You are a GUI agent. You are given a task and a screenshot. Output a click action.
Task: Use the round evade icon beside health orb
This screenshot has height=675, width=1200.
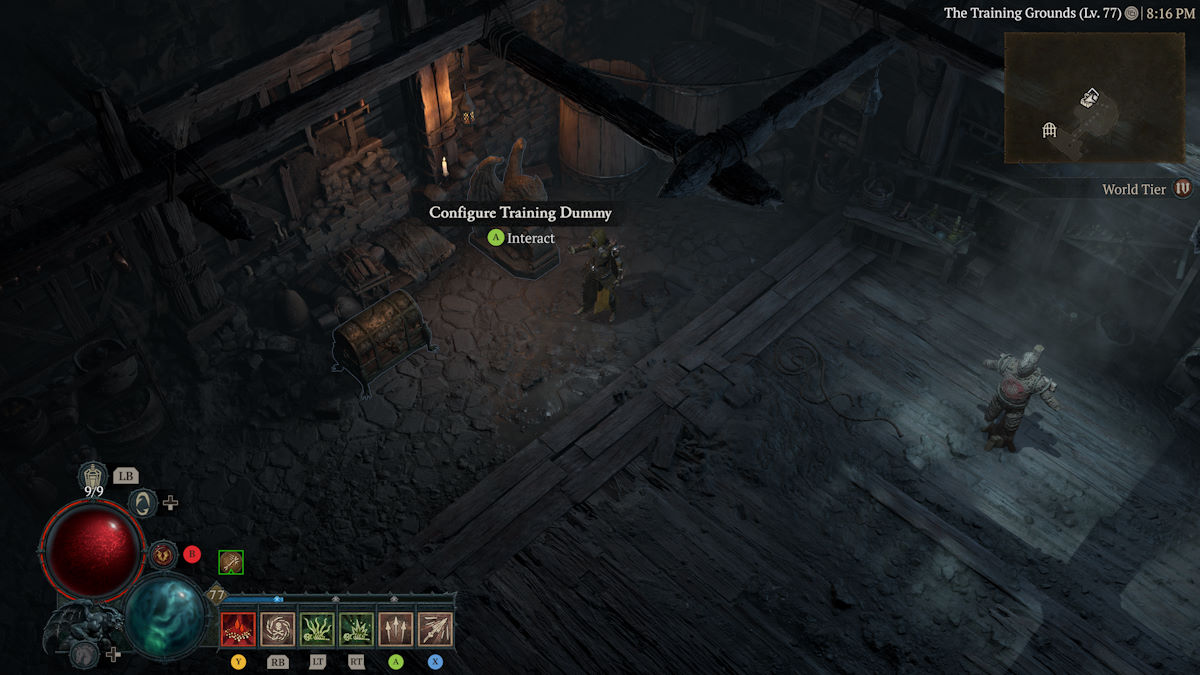pyautogui.click(x=163, y=554)
